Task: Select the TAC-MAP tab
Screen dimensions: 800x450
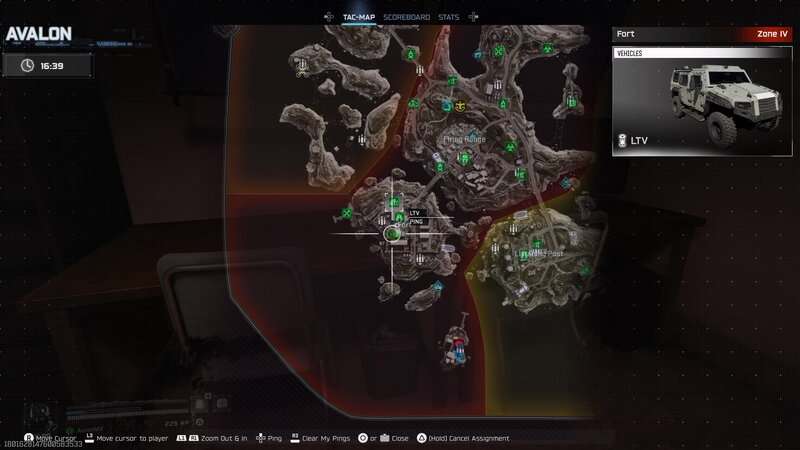Action: click(x=358, y=17)
